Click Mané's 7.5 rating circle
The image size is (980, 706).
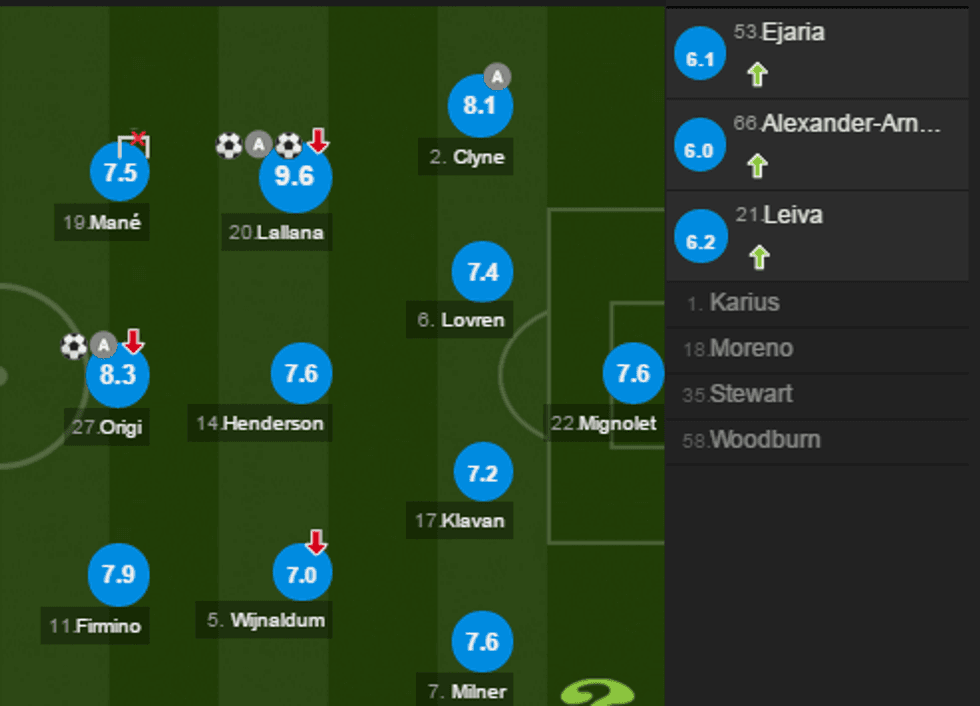pyautogui.click(x=120, y=172)
